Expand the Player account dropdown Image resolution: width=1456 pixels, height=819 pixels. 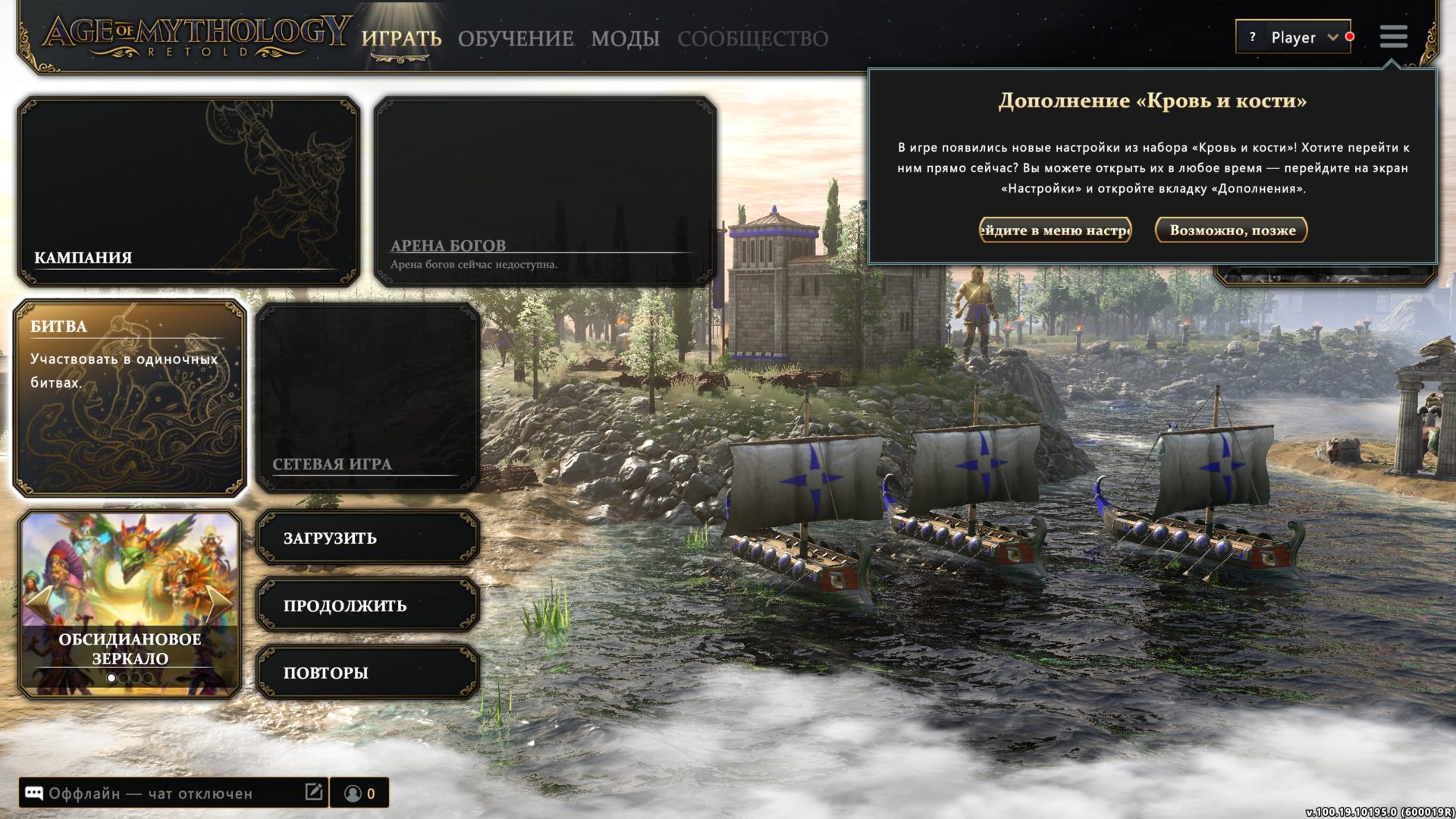[x=1332, y=37]
